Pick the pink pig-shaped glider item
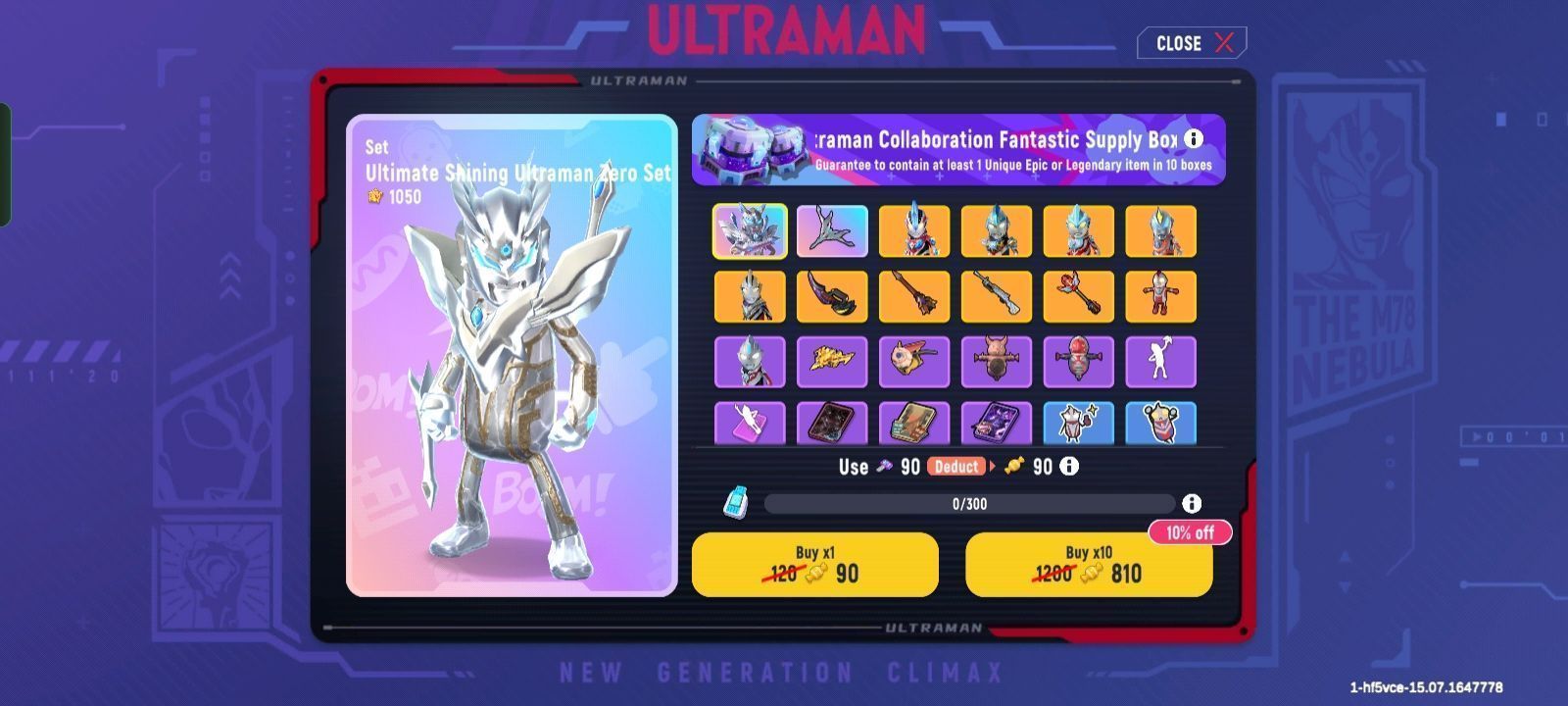 point(997,361)
